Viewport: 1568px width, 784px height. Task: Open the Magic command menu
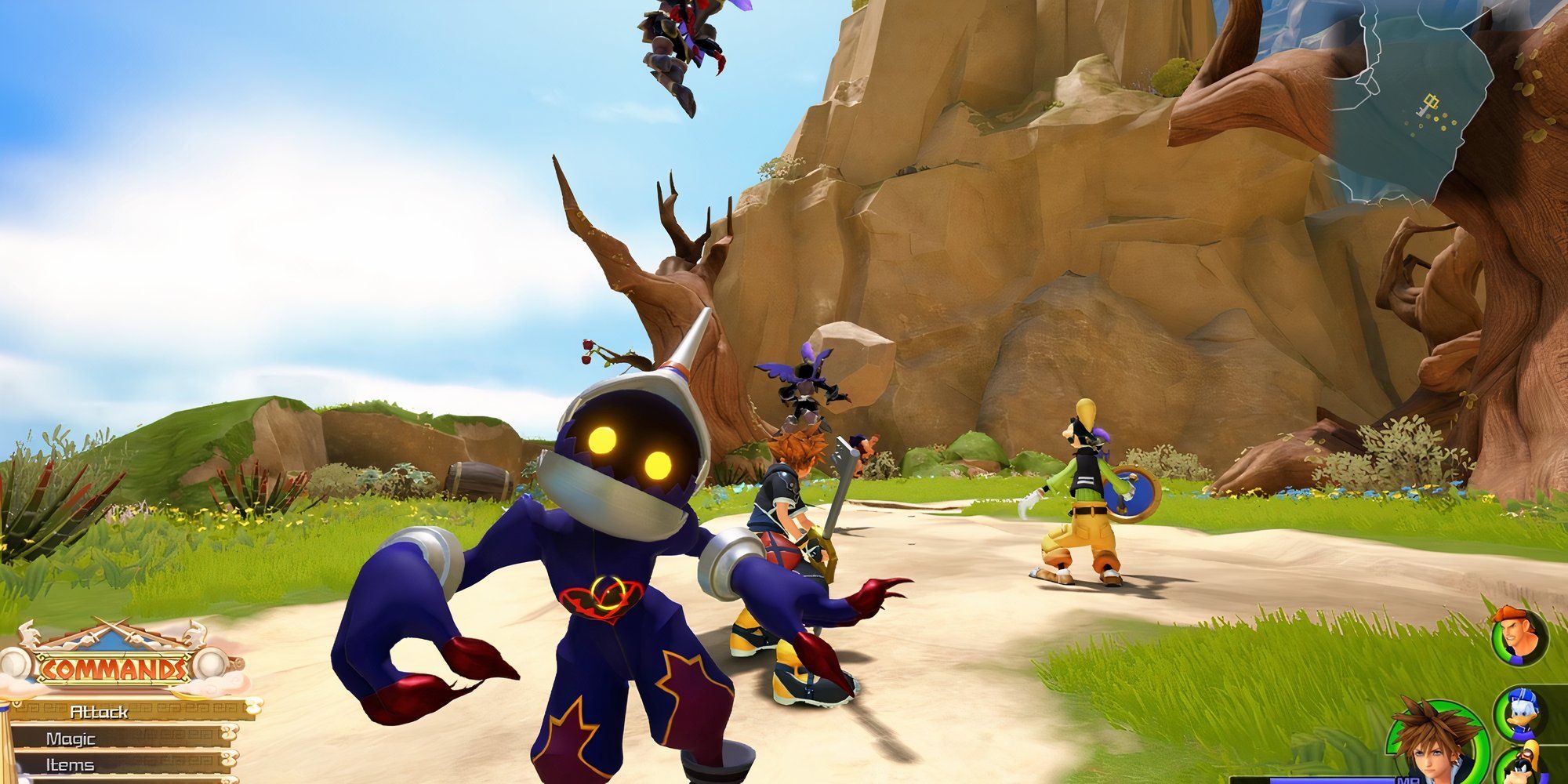(x=74, y=739)
